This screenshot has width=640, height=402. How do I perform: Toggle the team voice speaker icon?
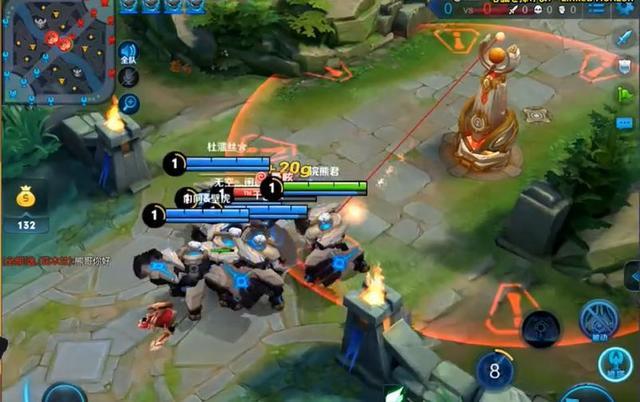(x=128, y=53)
